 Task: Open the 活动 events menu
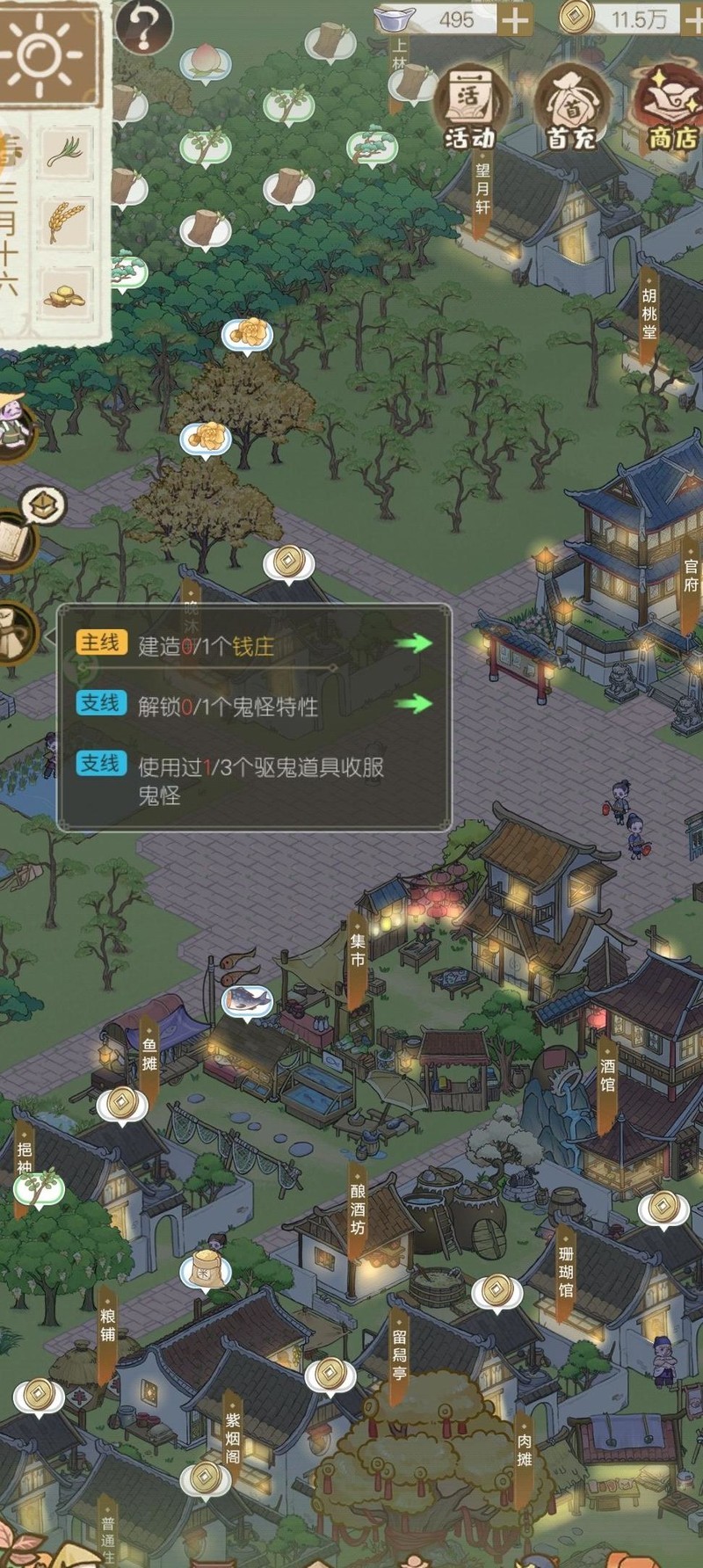[469, 107]
